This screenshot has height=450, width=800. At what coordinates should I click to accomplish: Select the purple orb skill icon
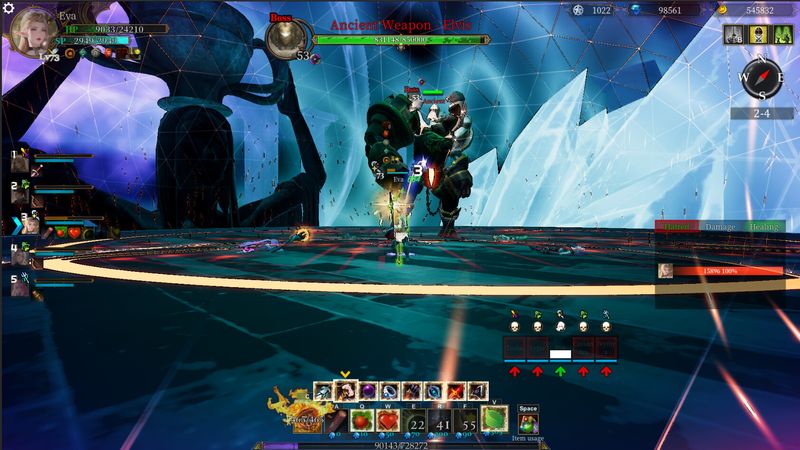coord(367,391)
